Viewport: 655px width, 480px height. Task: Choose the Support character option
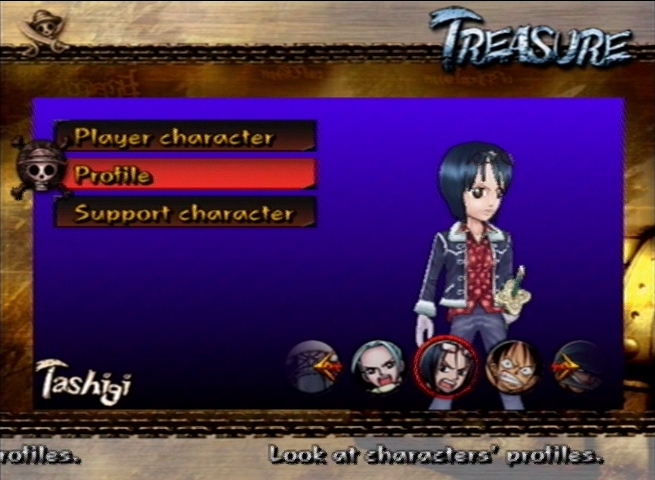pos(185,213)
